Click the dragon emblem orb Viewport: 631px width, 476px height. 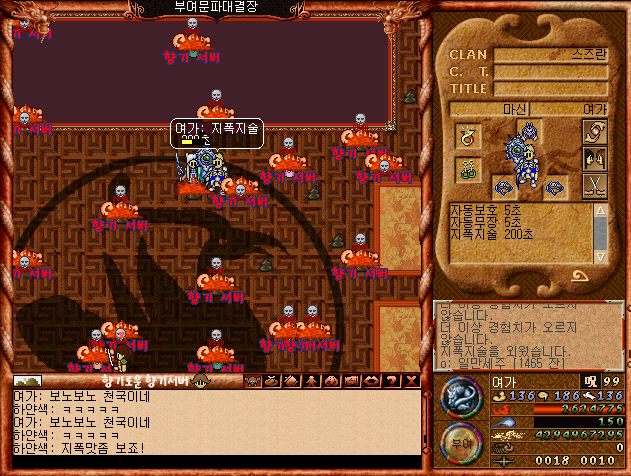[461, 398]
